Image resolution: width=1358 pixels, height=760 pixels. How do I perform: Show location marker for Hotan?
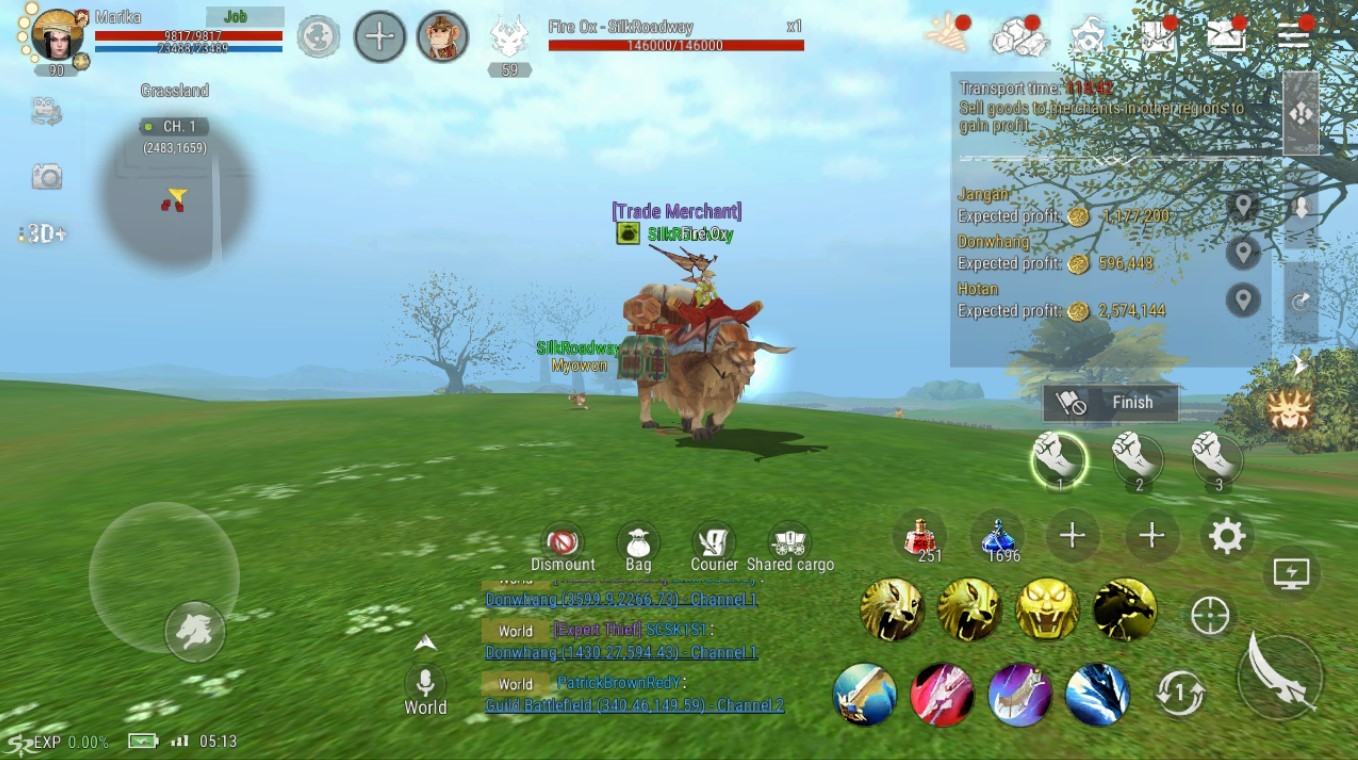[x=1243, y=300]
